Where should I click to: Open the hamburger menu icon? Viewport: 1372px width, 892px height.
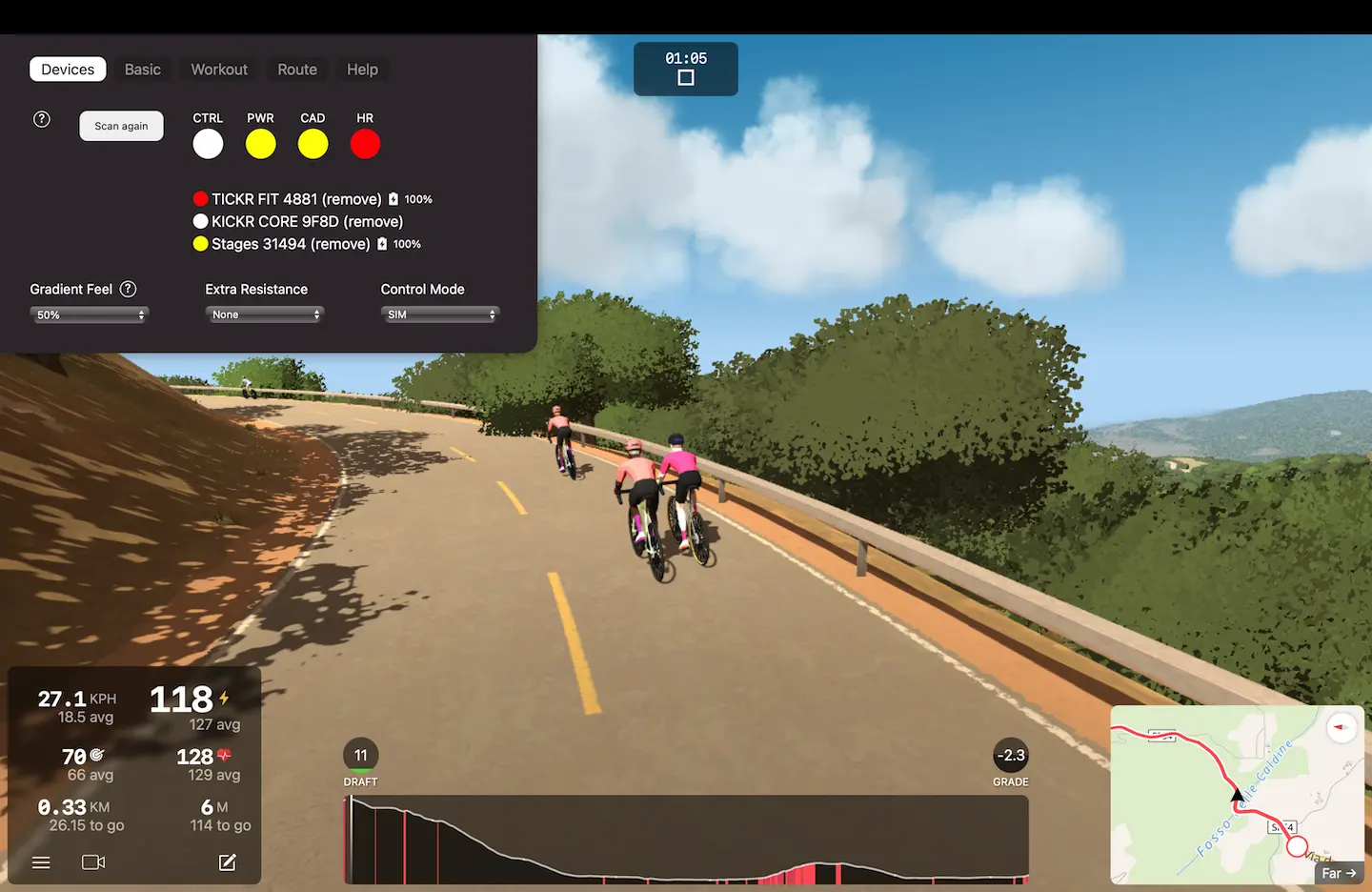[41, 862]
